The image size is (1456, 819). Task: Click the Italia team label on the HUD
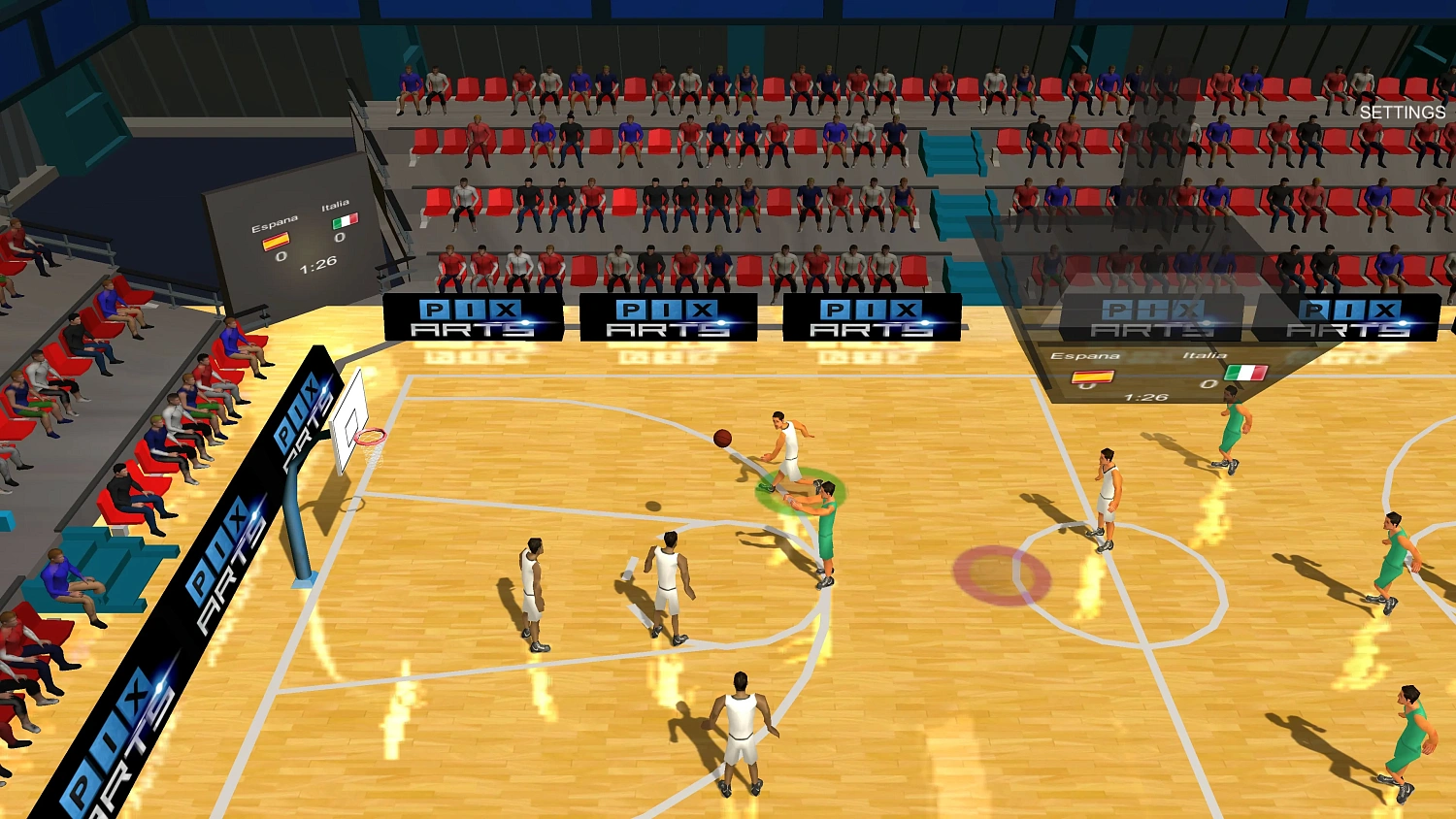(1206, 355)
